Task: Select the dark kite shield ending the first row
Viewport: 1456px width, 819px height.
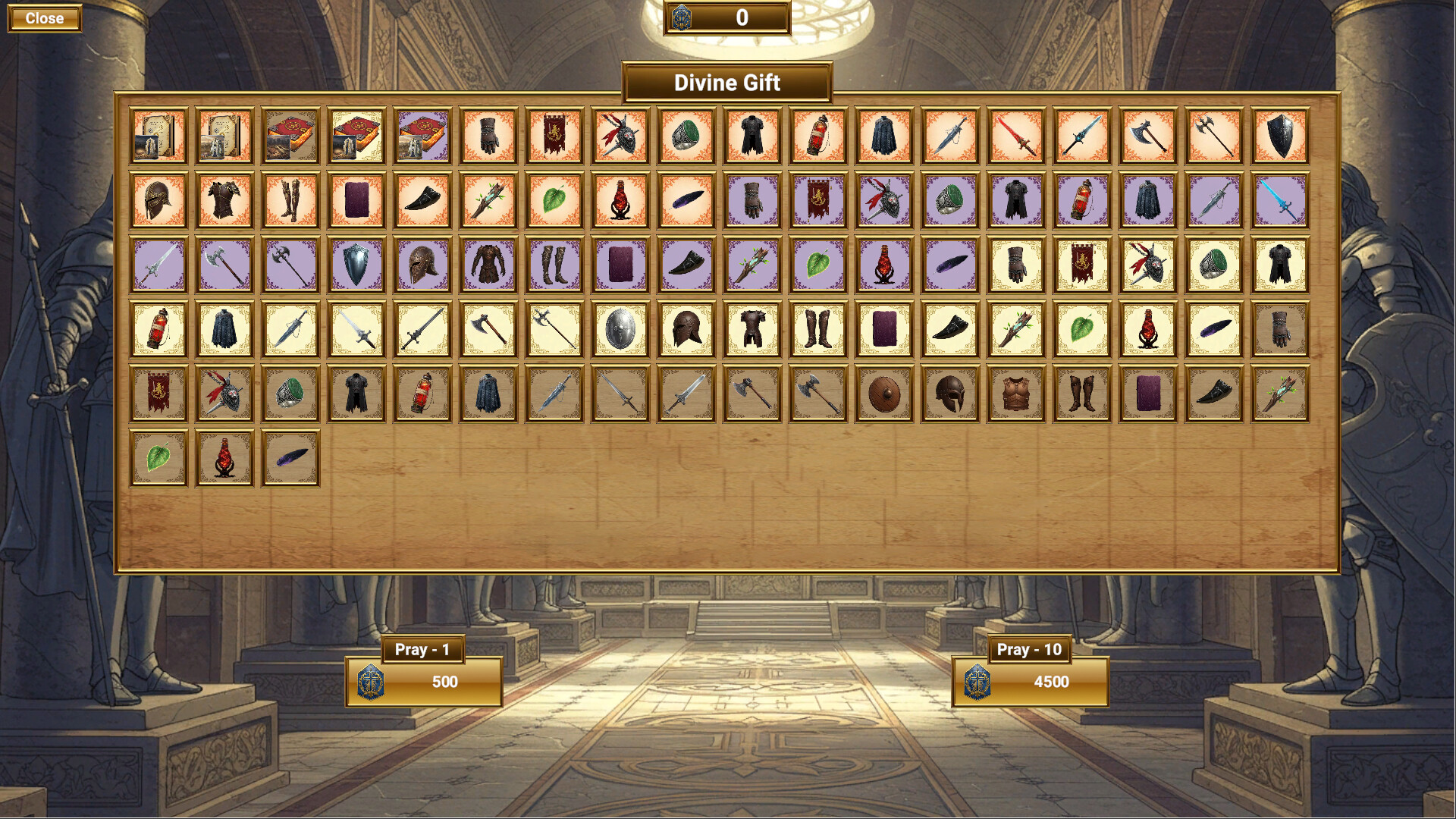Action: tap(1280, 136)
